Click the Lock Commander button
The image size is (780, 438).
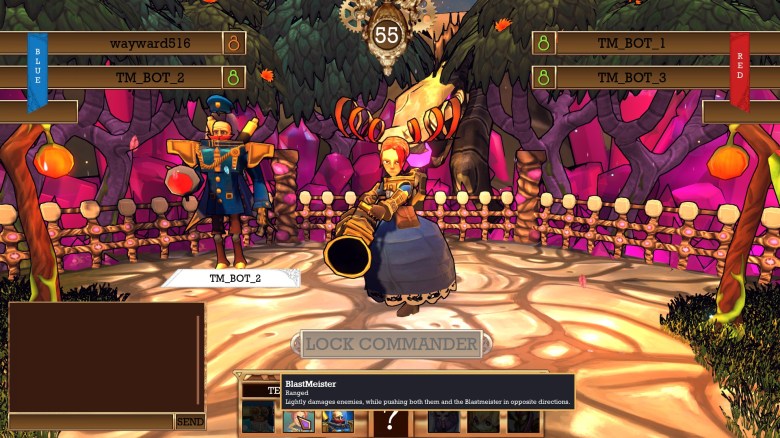[391, 344]
